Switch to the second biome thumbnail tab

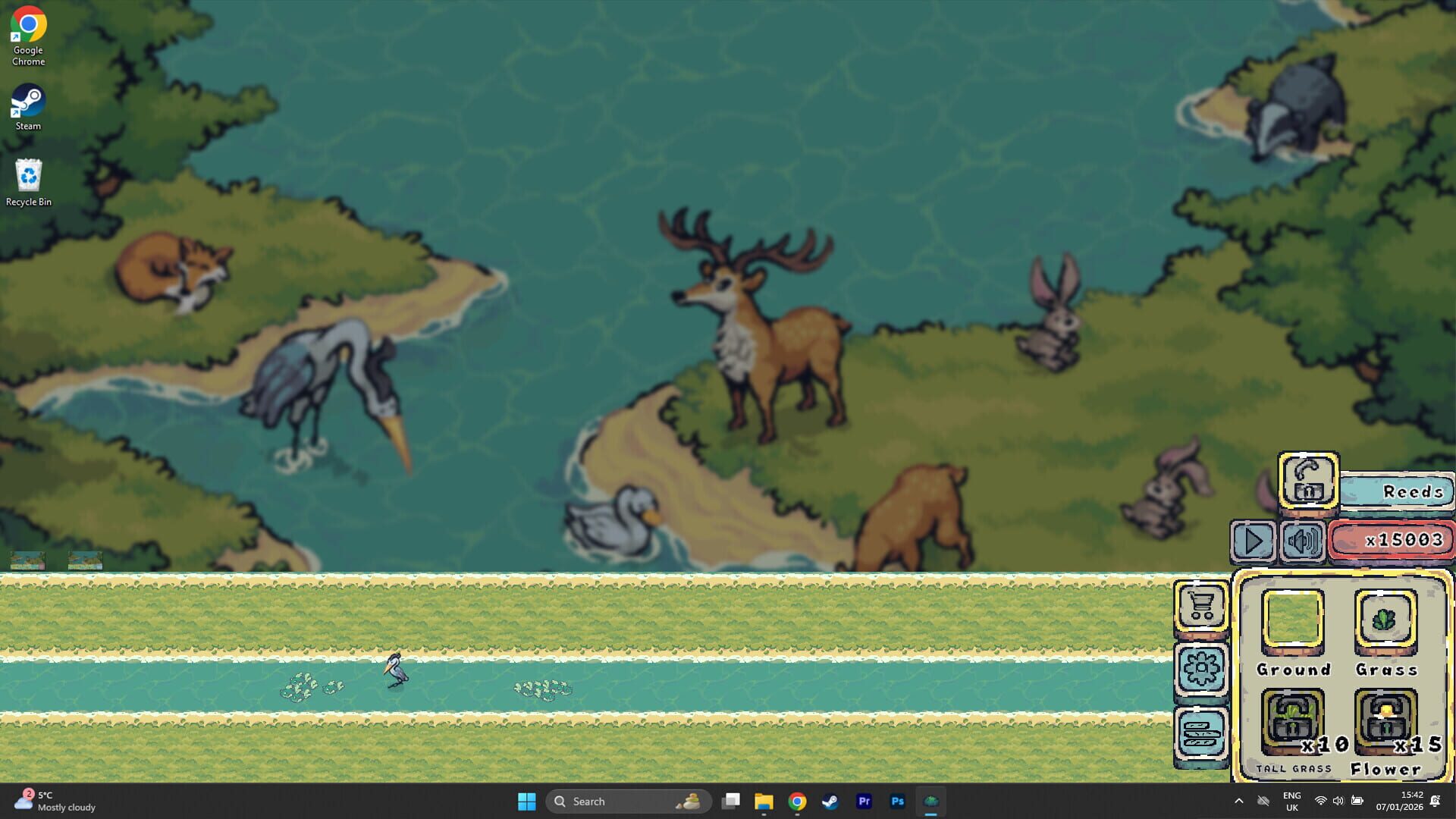pyautogui.click(x=85, y=560)
